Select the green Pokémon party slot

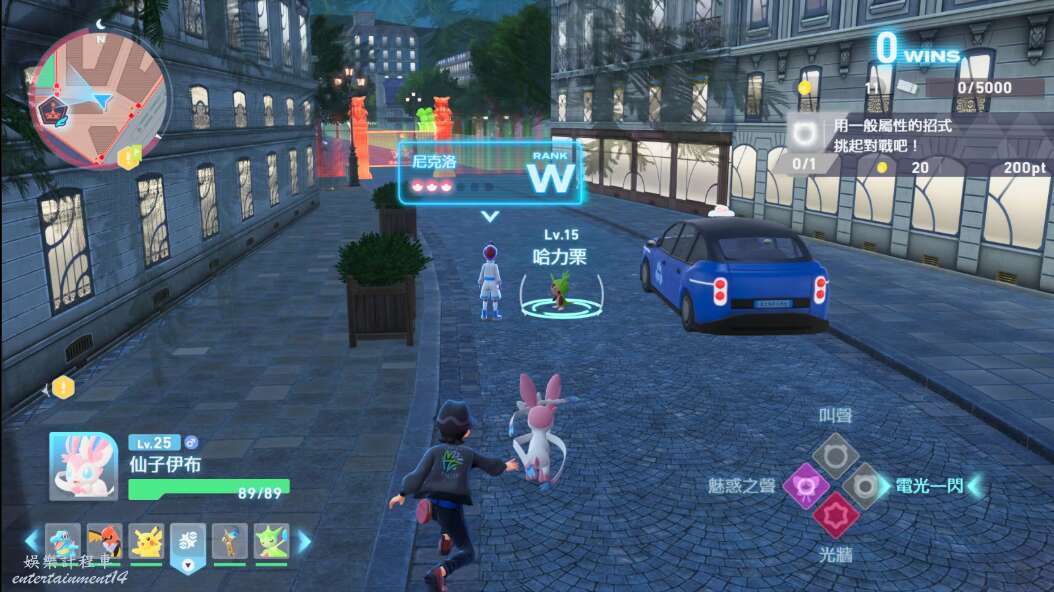pyautogui.click(x=271, y=542)
